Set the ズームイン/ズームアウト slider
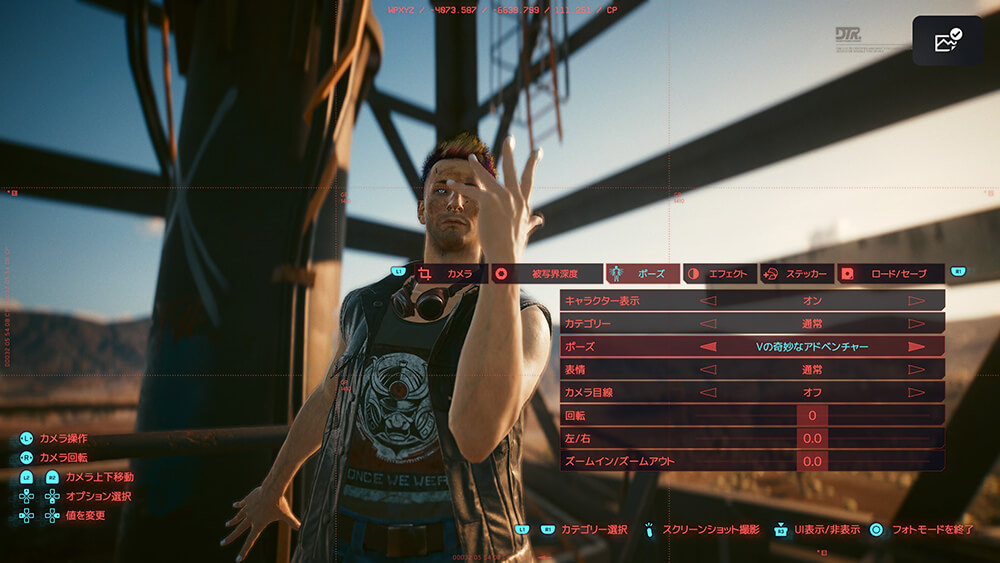Image resolution: width=1000 pixels, height=563 pixels. (x=812, y=461)
